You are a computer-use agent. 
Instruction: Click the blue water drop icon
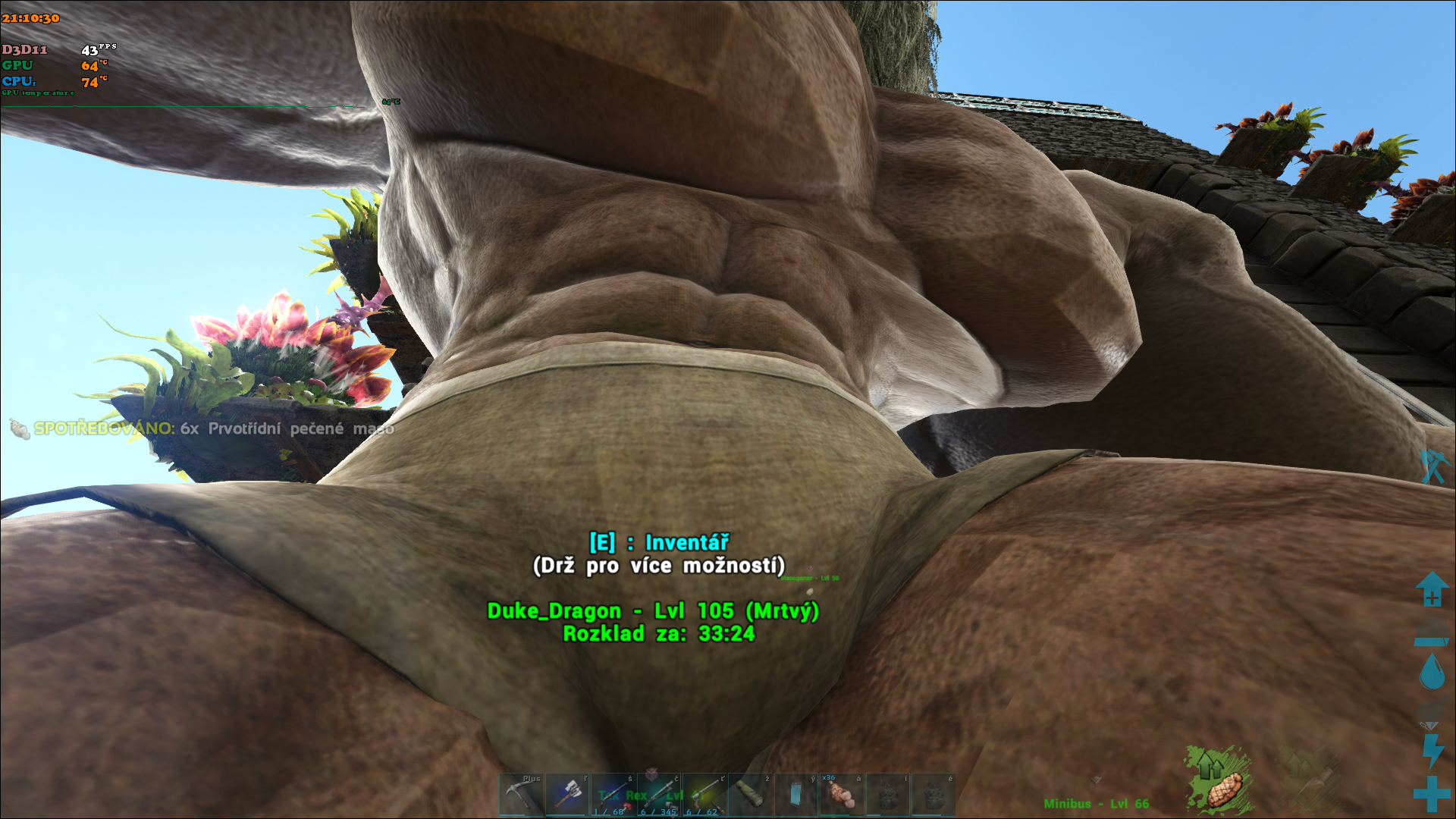[1432, 671]
